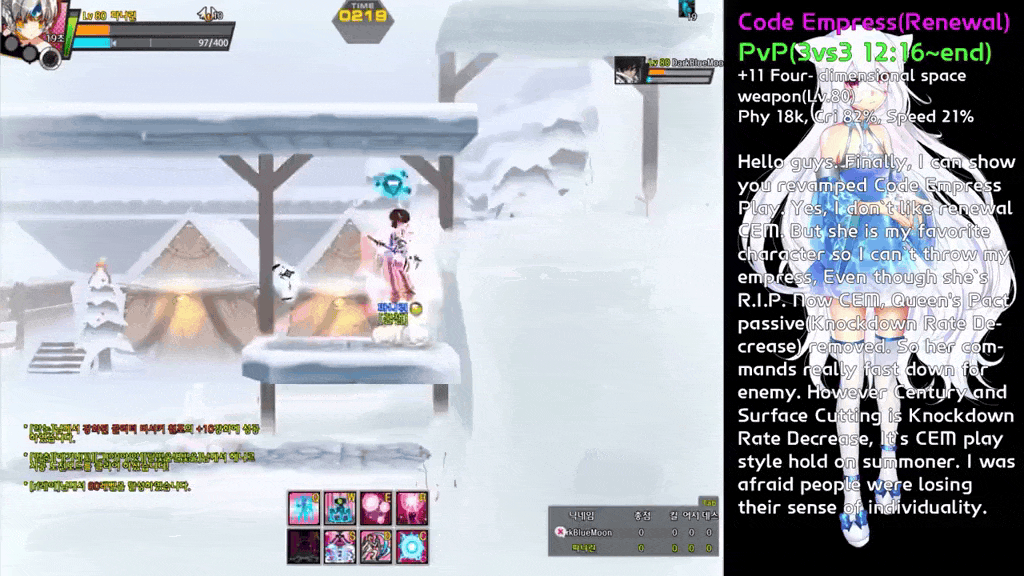The height and width of the screenshot is (576, 1024).
Task: Select the darkened A skill slot
Action: tap(302, 545)
